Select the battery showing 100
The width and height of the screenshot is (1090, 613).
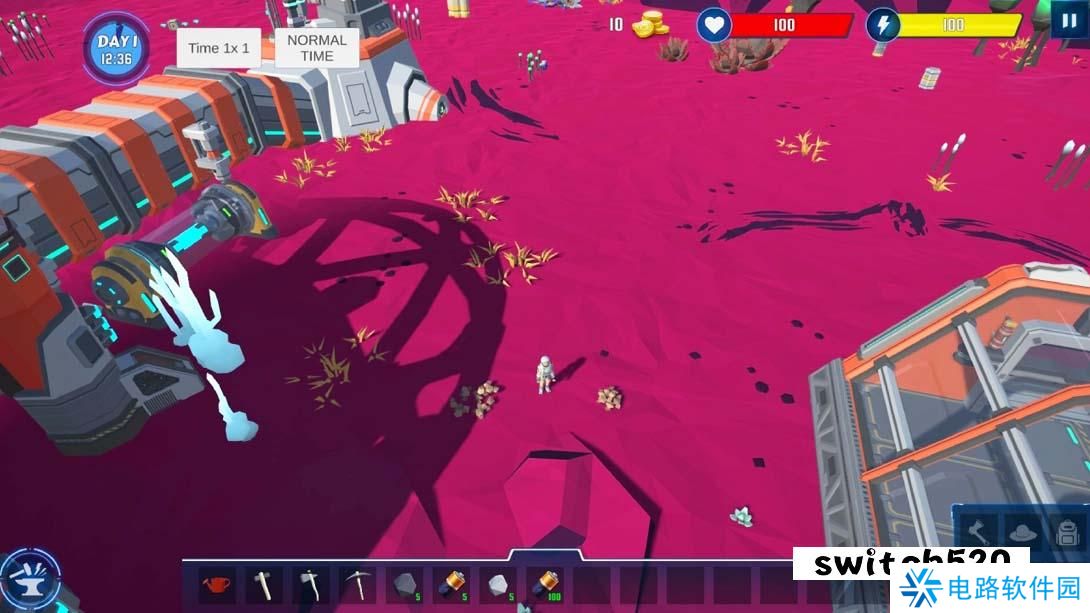tap(544, 584)
